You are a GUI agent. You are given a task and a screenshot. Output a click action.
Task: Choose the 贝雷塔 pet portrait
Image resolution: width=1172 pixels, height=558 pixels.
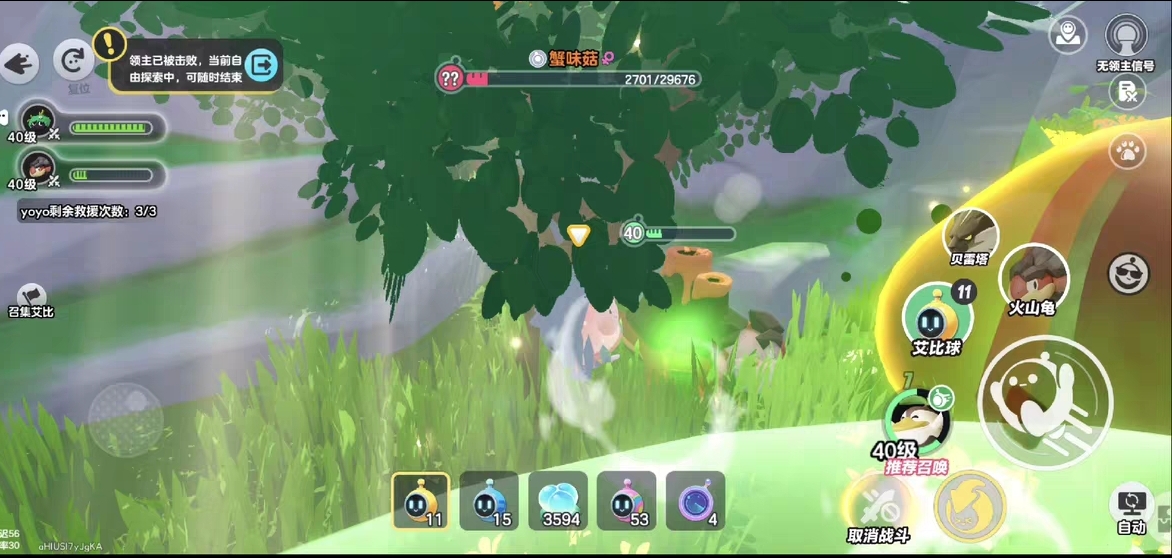pos(970,235)
